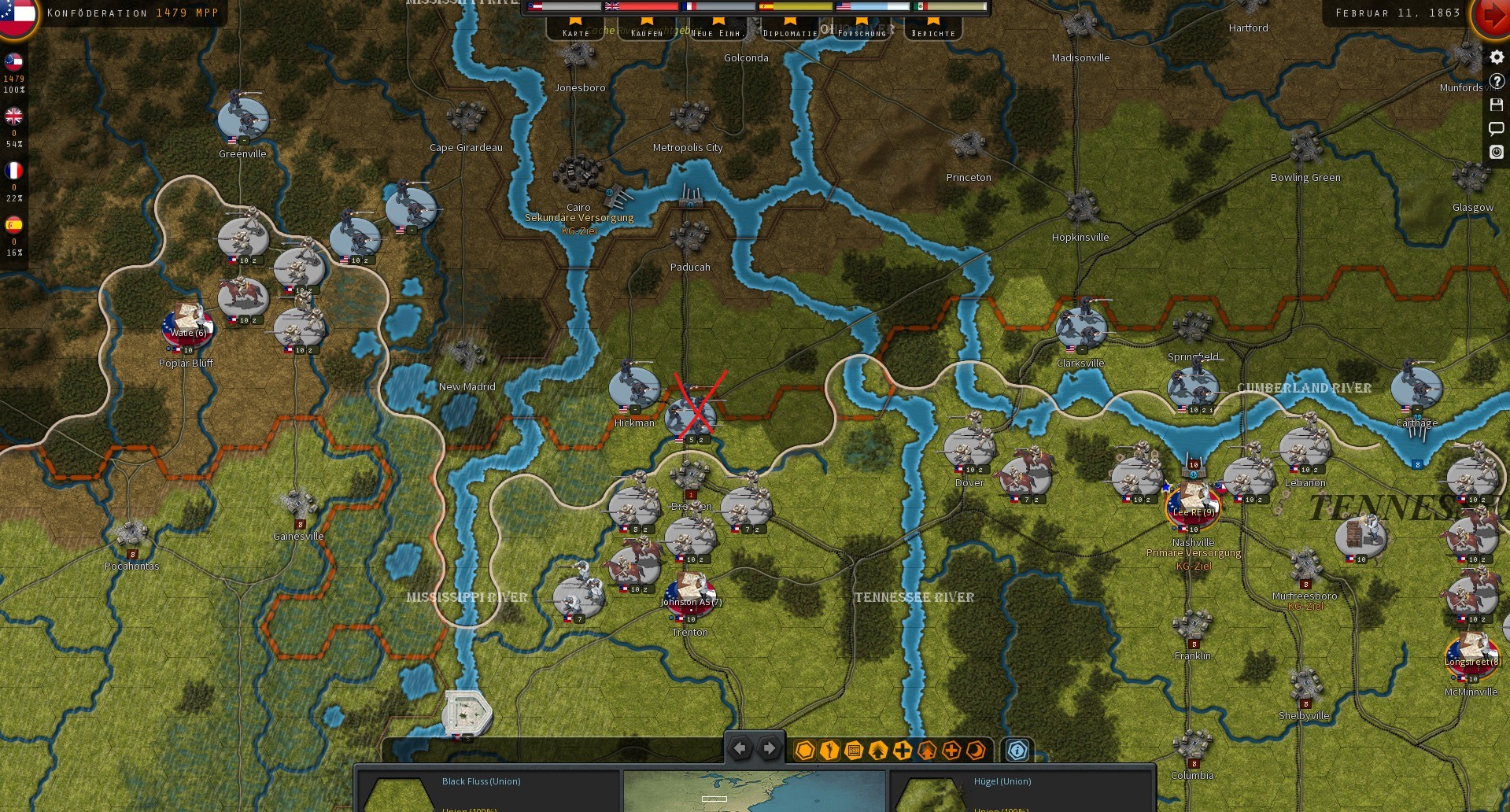Toggle the orange tree terrain overlay

(926, 751)
